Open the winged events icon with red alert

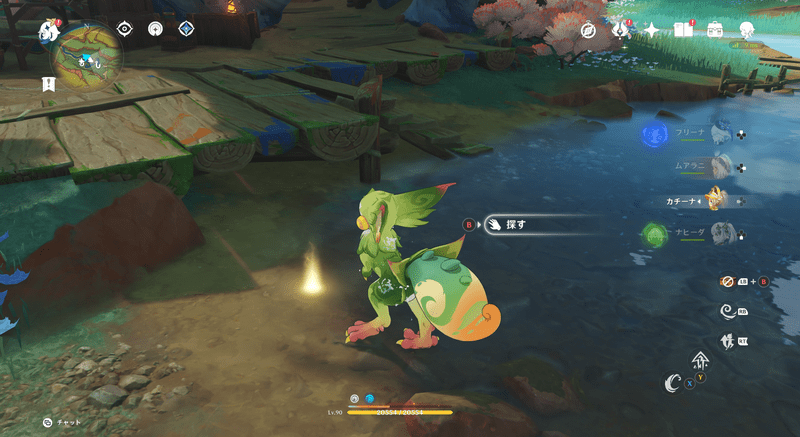click(x=620, y=30)
